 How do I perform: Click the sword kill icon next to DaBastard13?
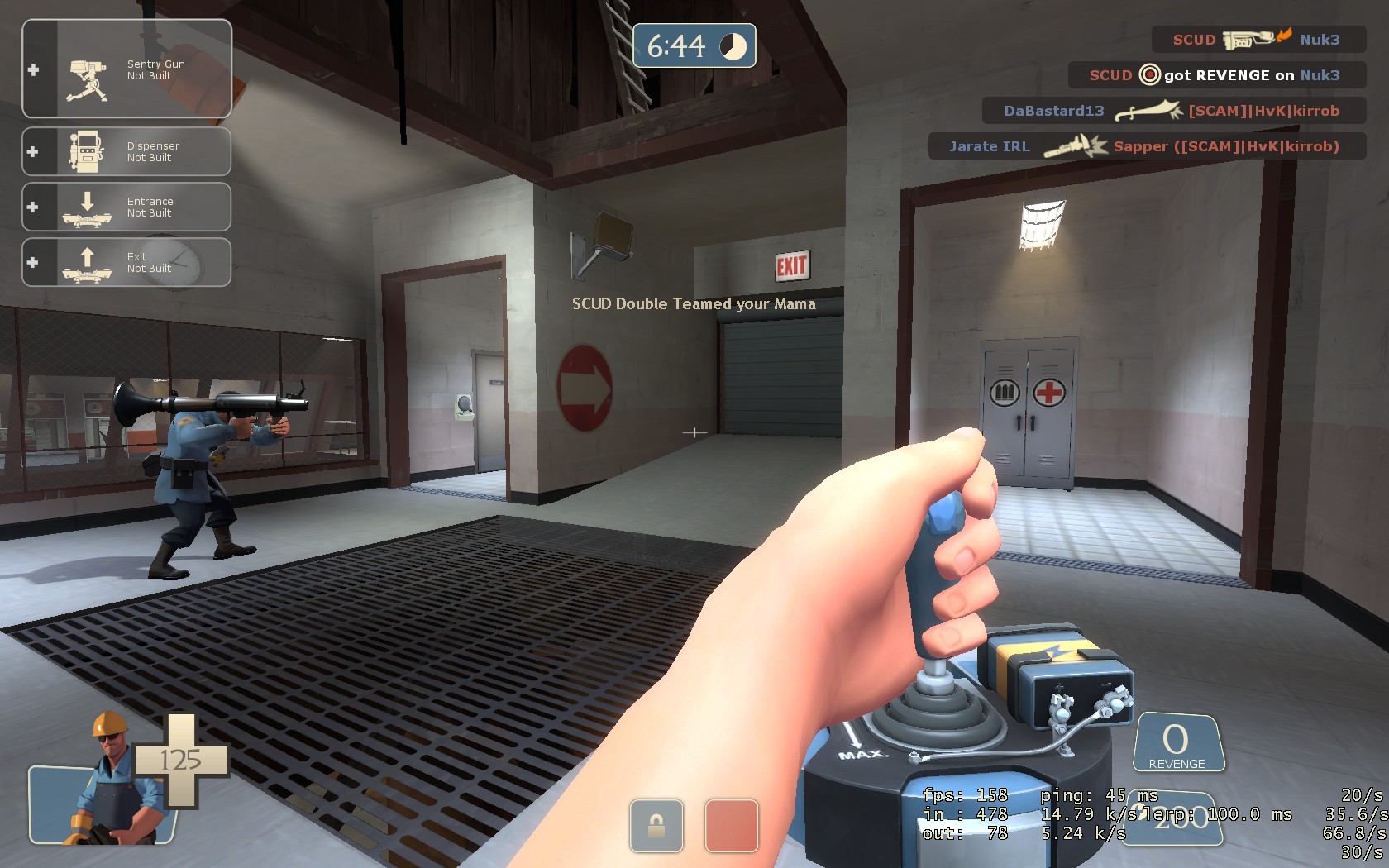tap(1149, 110)
